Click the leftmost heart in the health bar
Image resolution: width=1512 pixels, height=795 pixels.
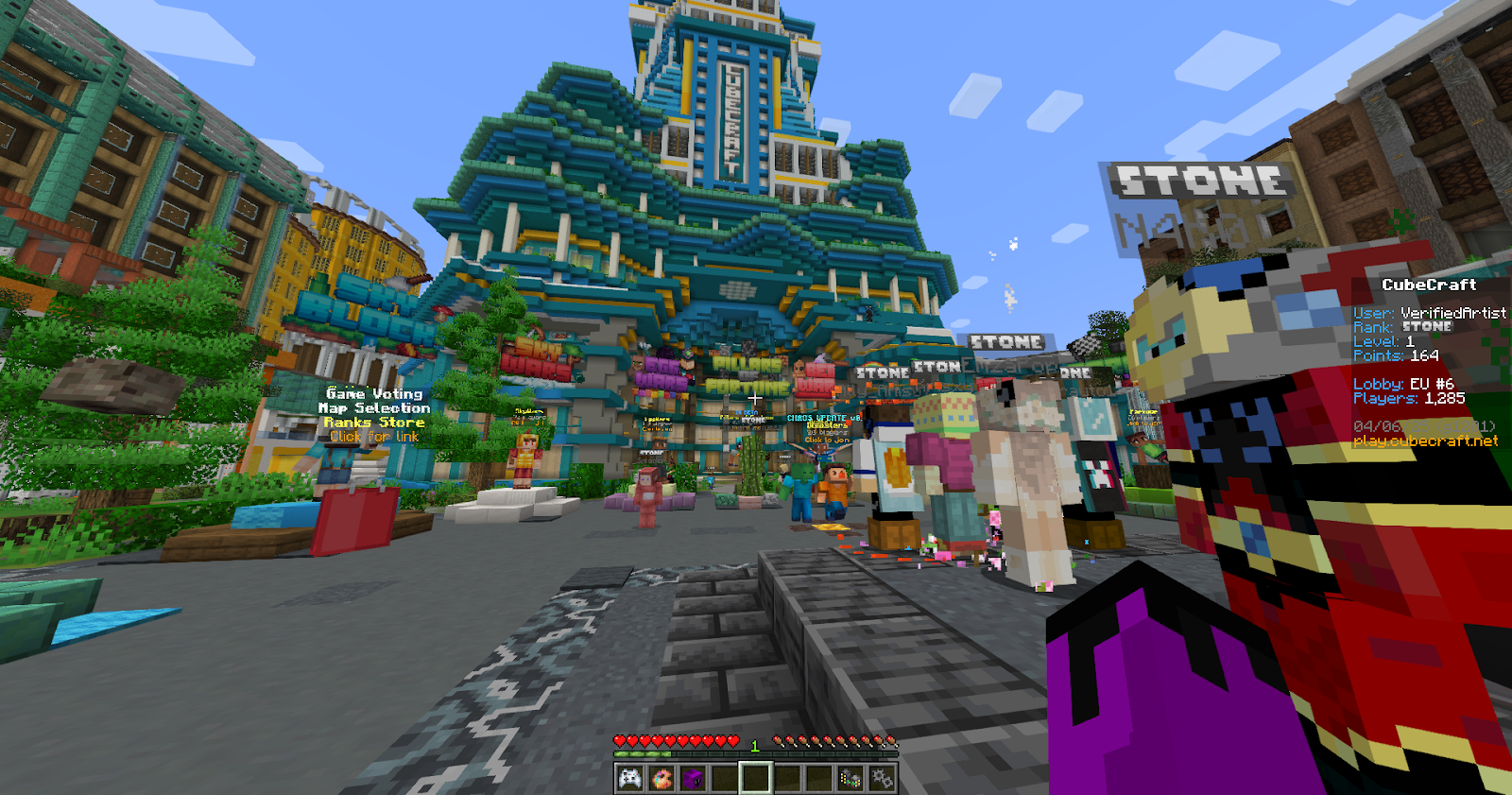tap(620, 741)
